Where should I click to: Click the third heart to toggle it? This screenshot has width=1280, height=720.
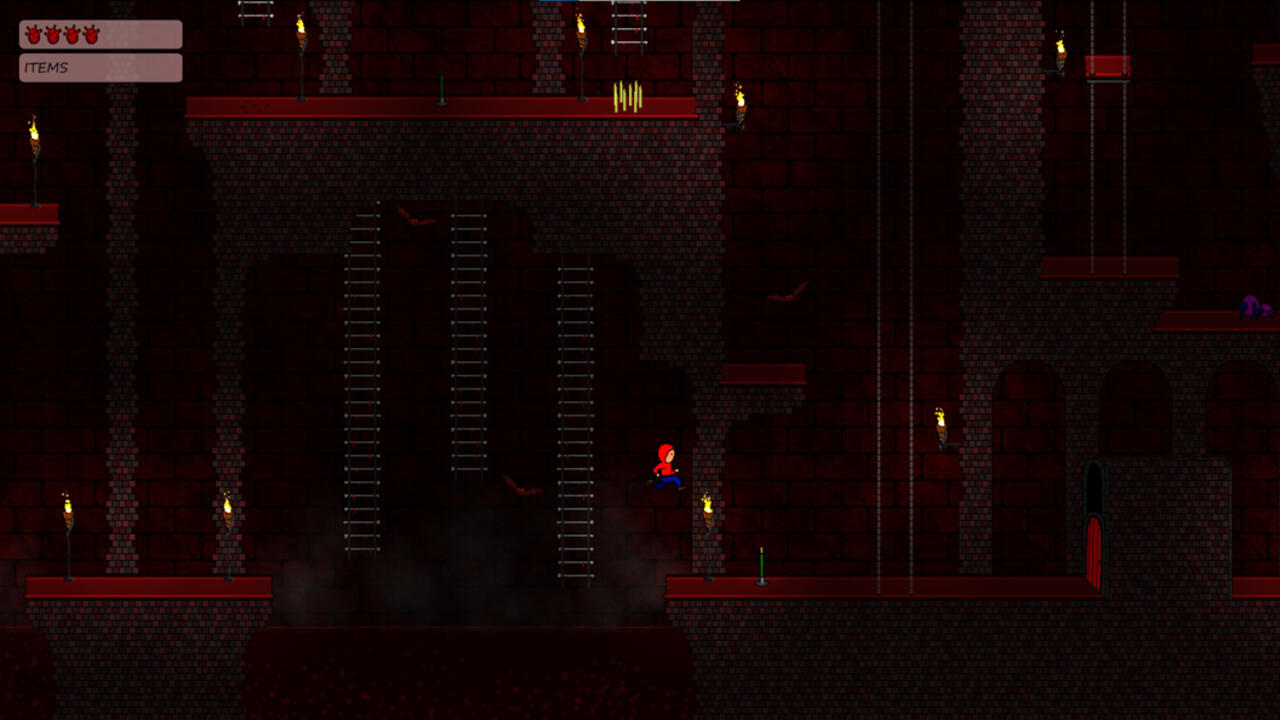click(x=72, y=36)
